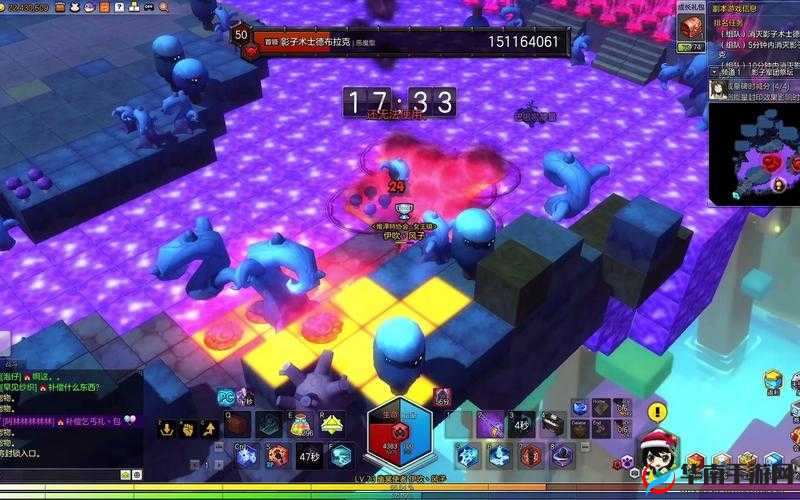Open the growth gift treasure chest

pos(690,28)
